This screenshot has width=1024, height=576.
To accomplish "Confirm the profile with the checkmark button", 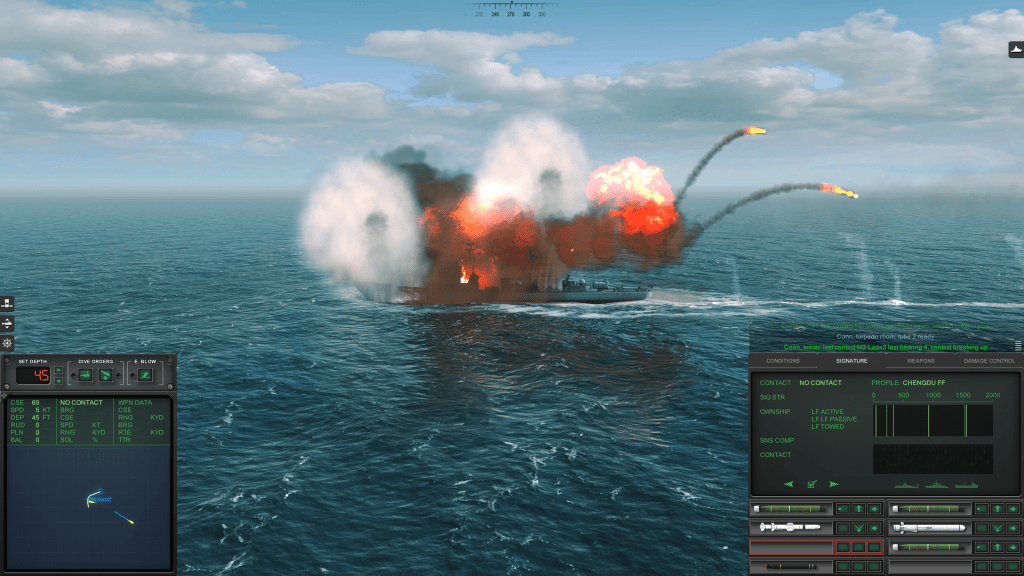I will 811,484.
